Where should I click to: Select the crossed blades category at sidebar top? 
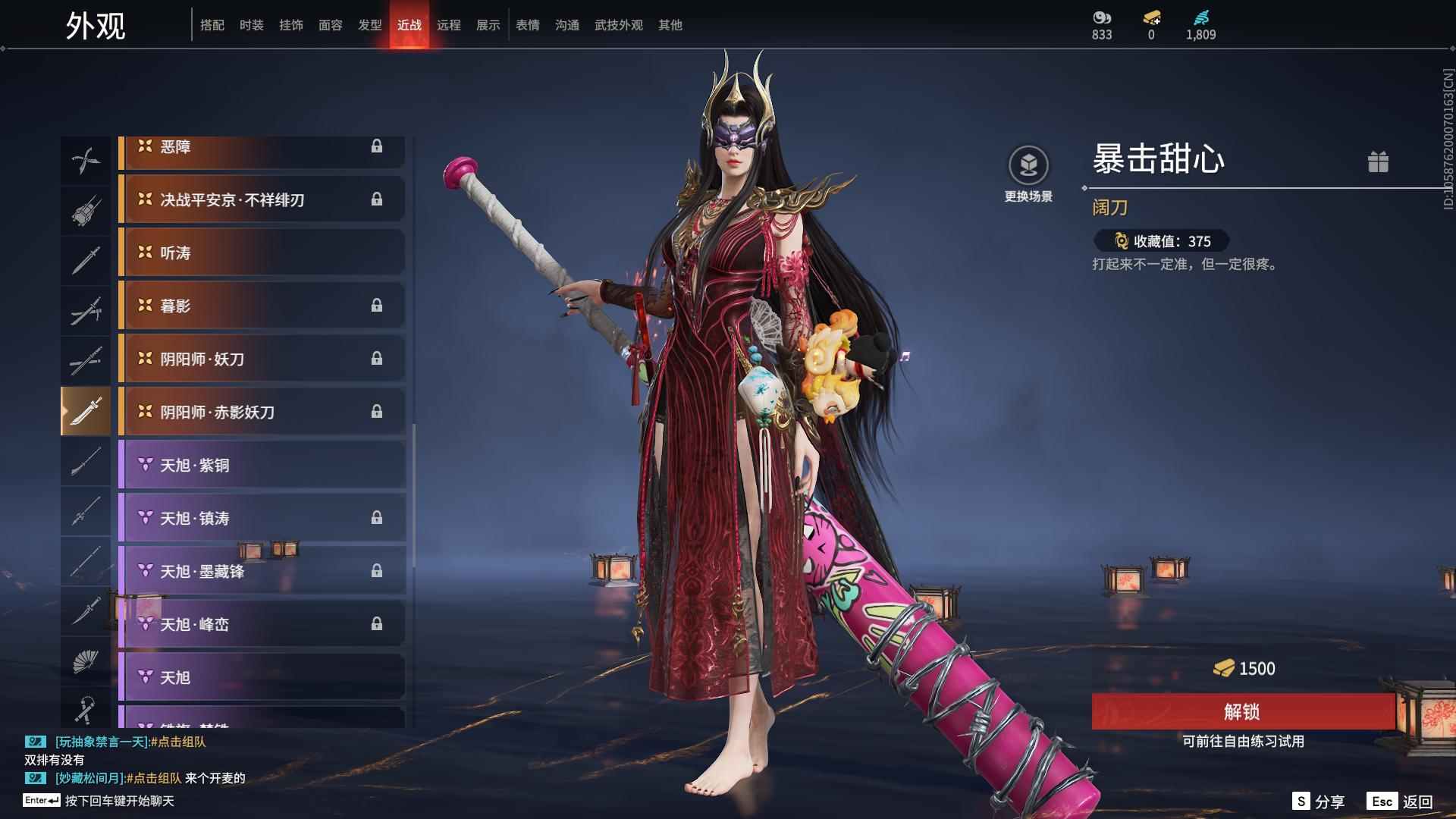(x=86, y=160)
